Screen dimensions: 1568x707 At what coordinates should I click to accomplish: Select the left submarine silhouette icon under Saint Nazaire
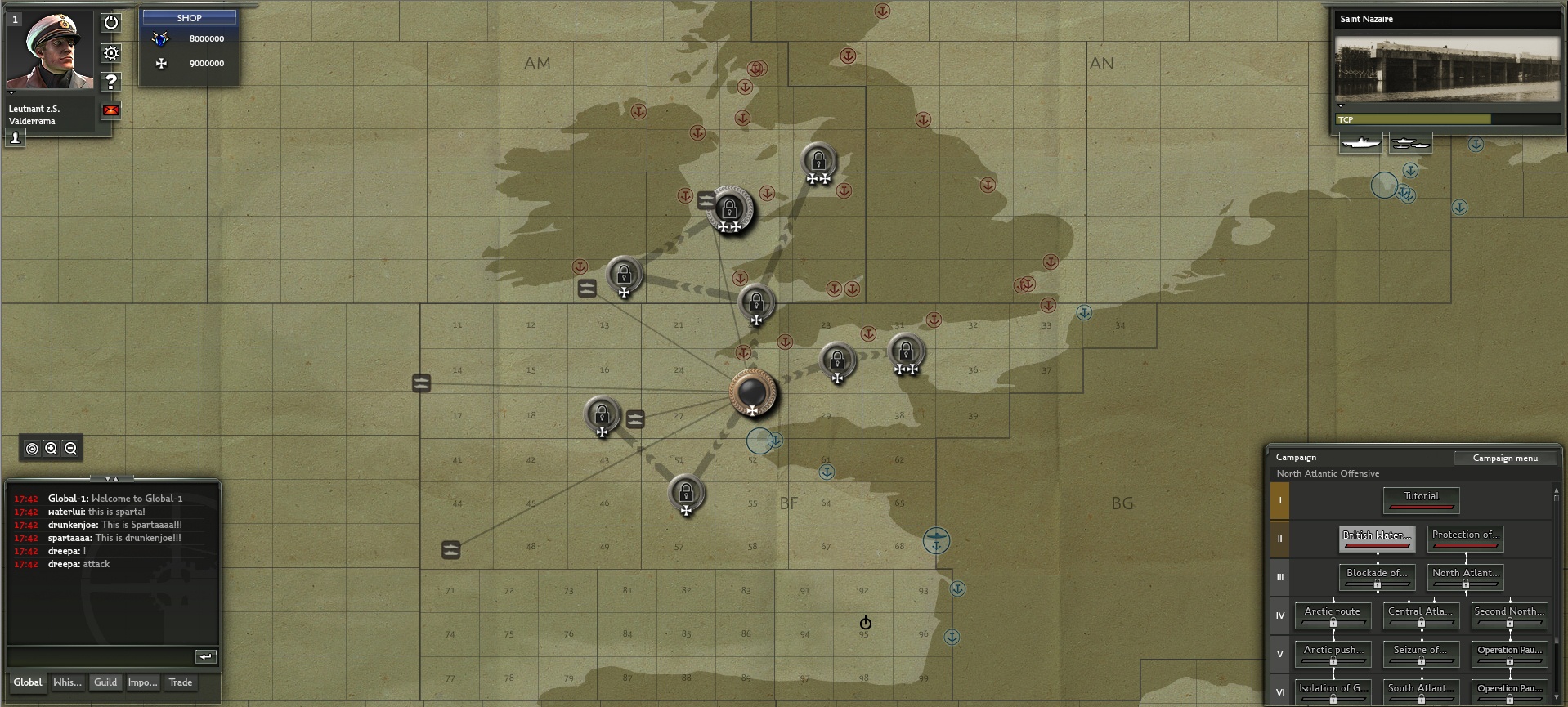(x=1360, y=143)
